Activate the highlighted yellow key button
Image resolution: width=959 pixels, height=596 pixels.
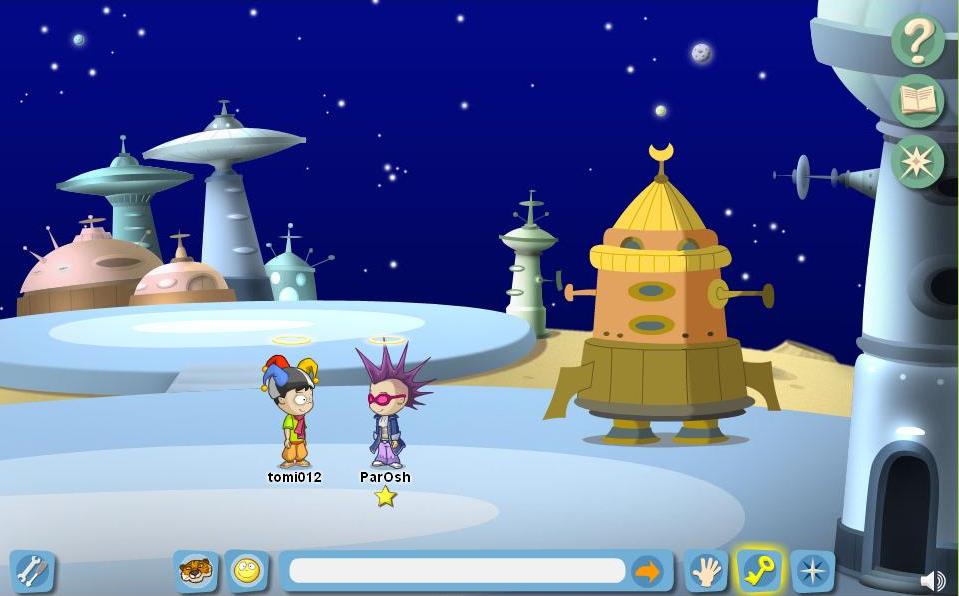tap(759, 571)
